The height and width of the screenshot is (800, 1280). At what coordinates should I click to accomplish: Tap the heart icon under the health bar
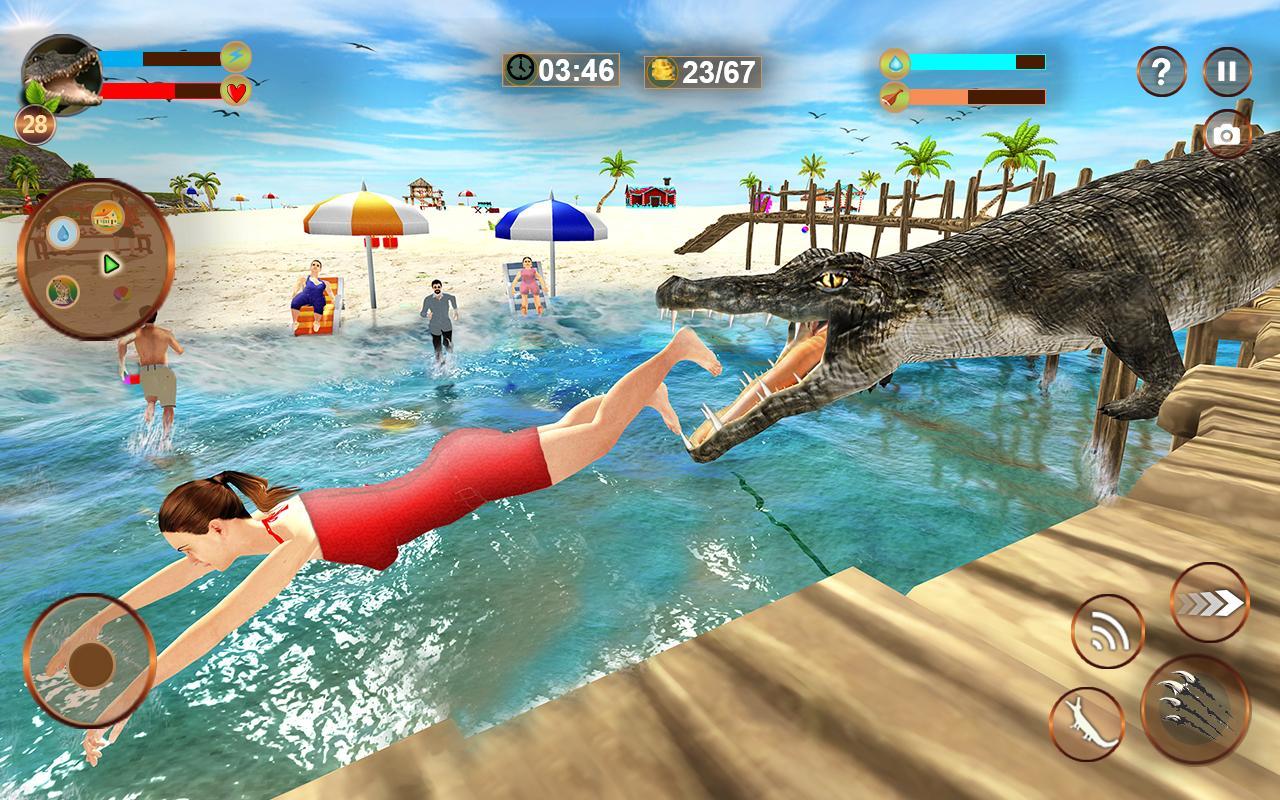(x=232, y=93)
